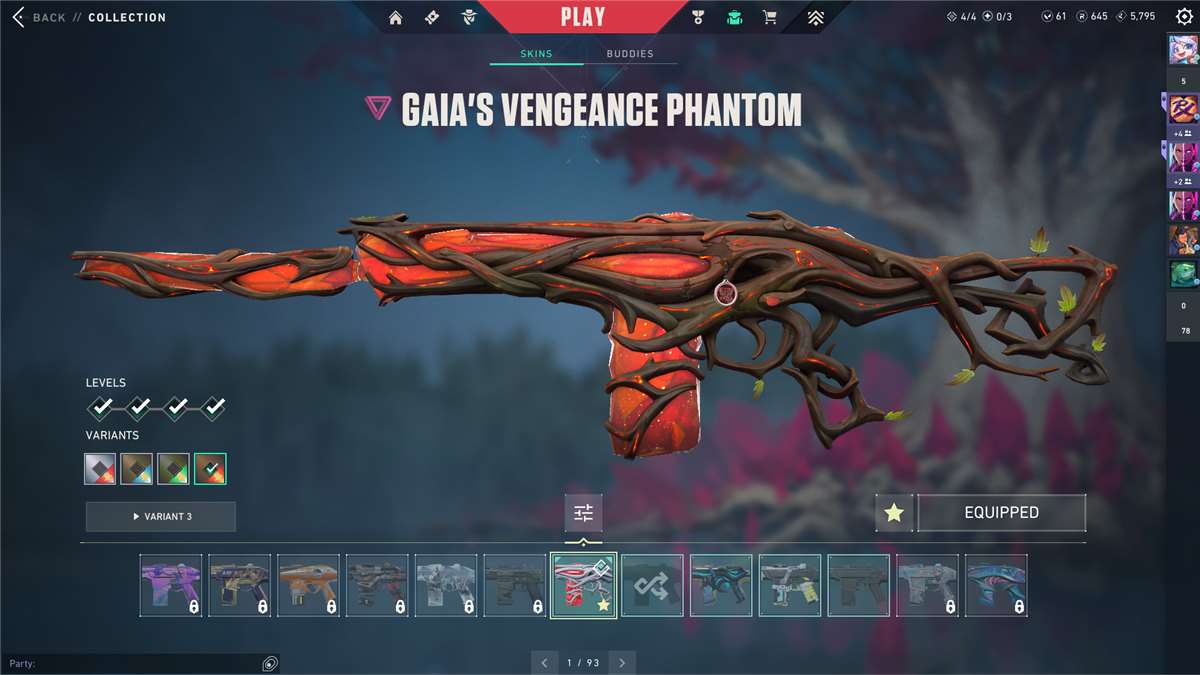Open the Battlepass ticket icon
Screen dimensions: 1200x675
(432, 17)
